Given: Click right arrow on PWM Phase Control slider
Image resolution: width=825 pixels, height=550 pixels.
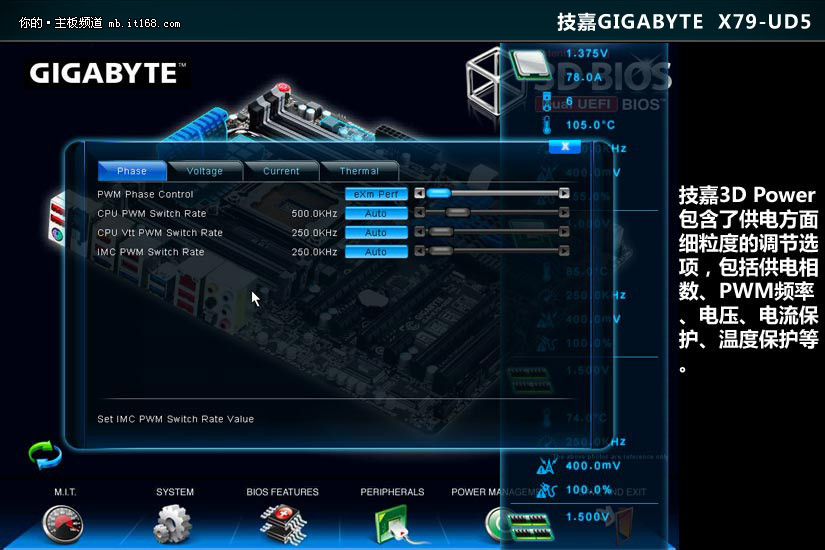Looking at the screenshot, I should (x=564, y=194).
